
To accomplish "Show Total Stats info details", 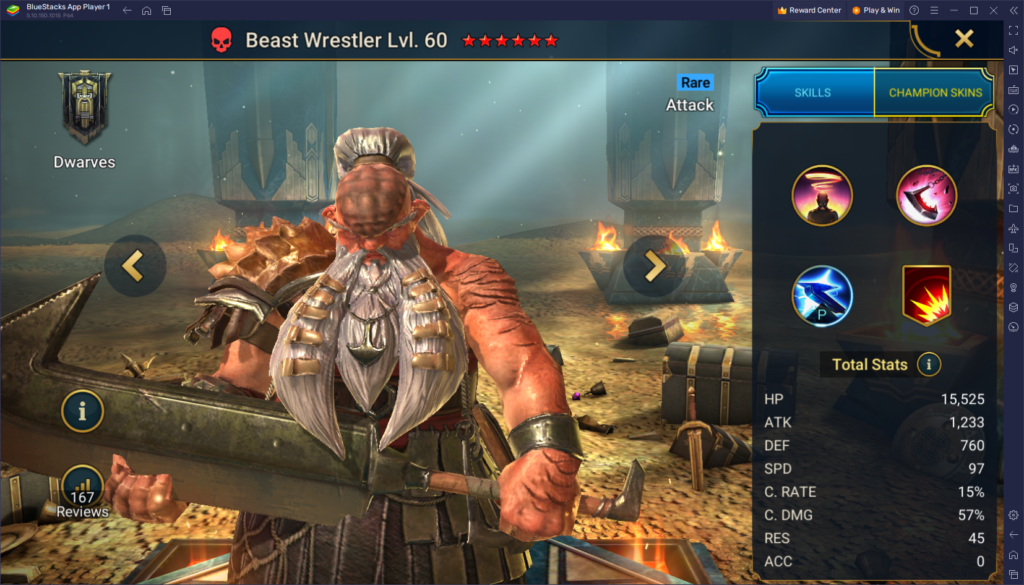I will pos(929,364).
